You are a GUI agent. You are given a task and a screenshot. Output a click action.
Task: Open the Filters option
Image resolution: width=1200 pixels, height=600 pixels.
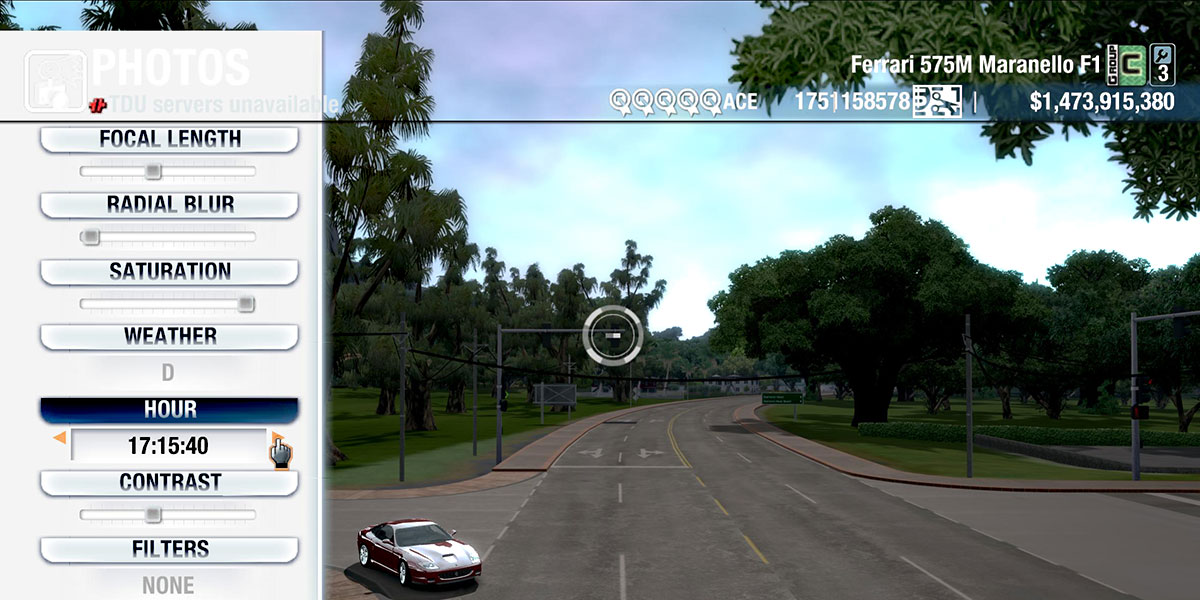pos(169,549)
